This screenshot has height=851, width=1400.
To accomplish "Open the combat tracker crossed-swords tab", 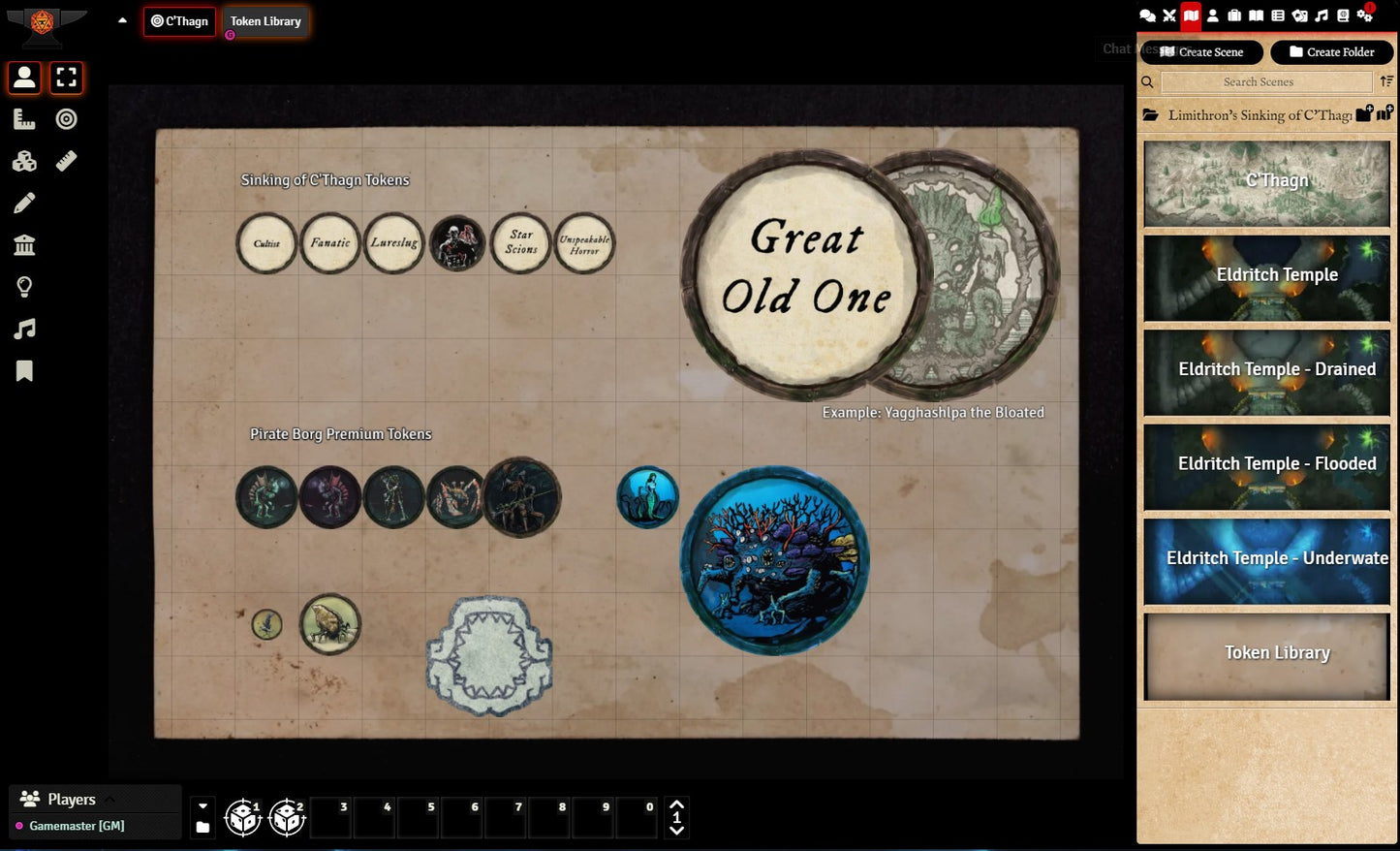I will click(x=1169, y=16).
